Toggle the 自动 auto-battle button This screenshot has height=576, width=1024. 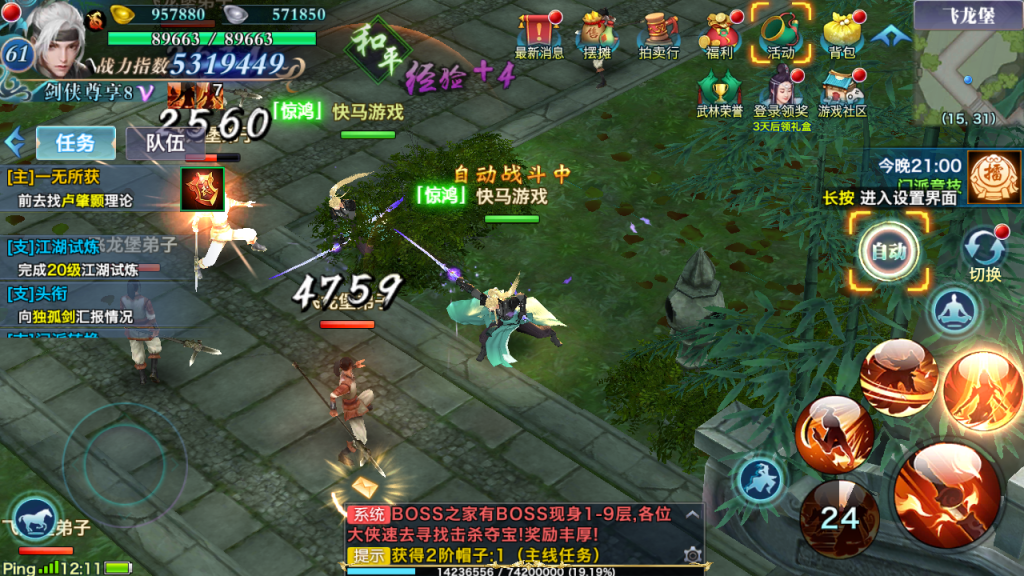[x=888, y=252]
